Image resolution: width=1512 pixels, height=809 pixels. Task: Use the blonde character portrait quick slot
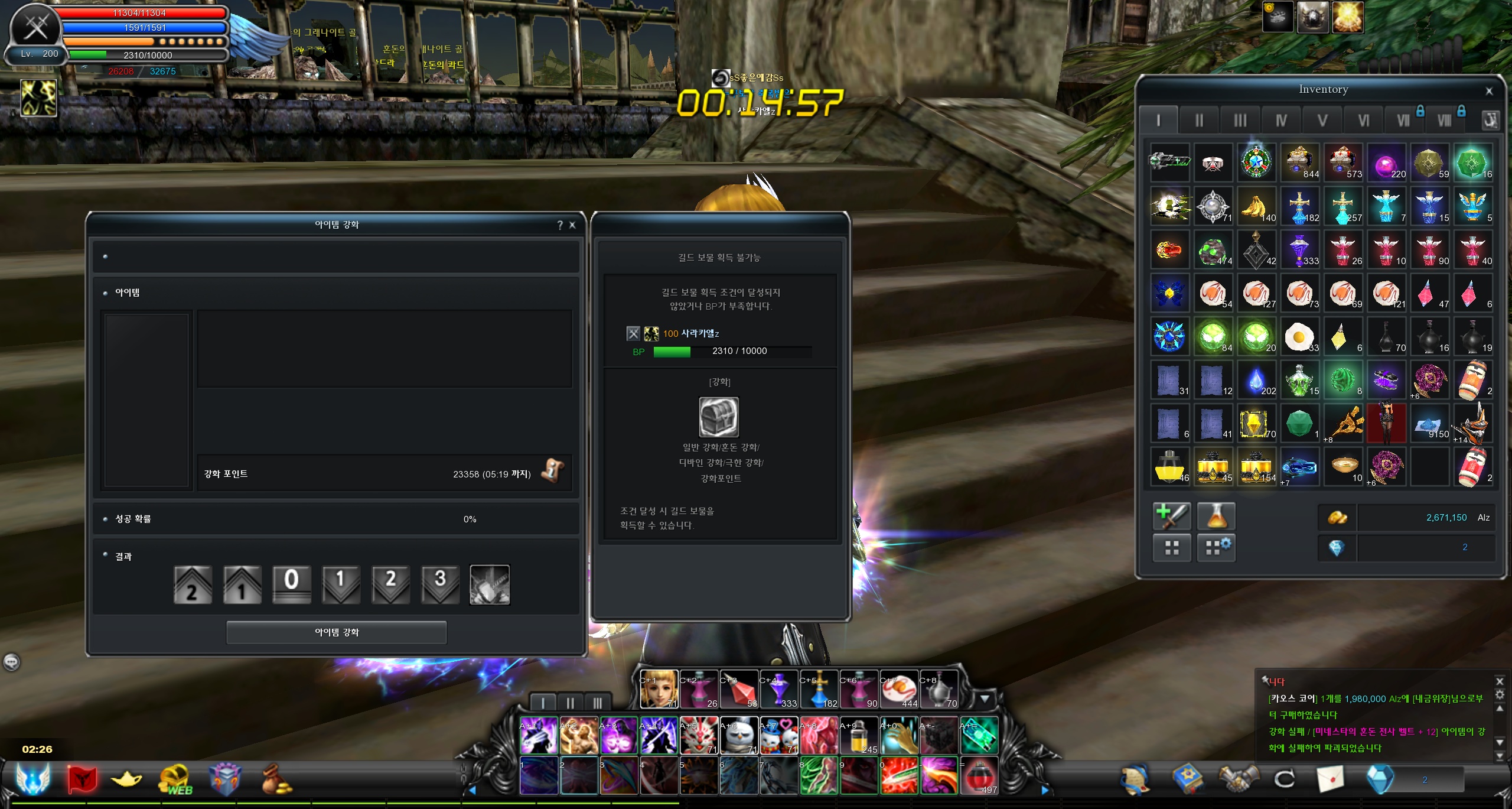click(x=658, y=688)
